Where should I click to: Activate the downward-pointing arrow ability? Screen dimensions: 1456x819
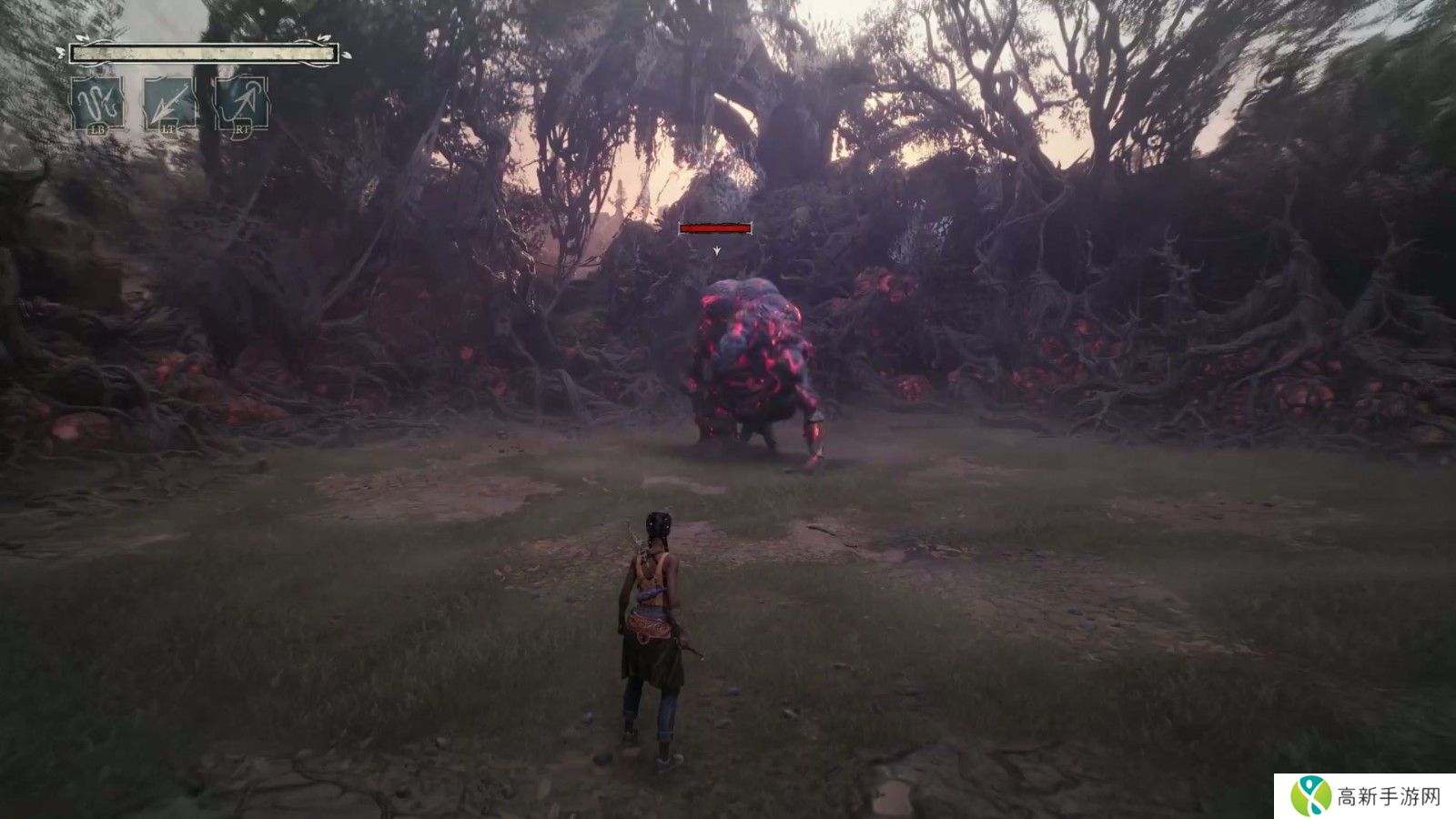pos(169,102)
